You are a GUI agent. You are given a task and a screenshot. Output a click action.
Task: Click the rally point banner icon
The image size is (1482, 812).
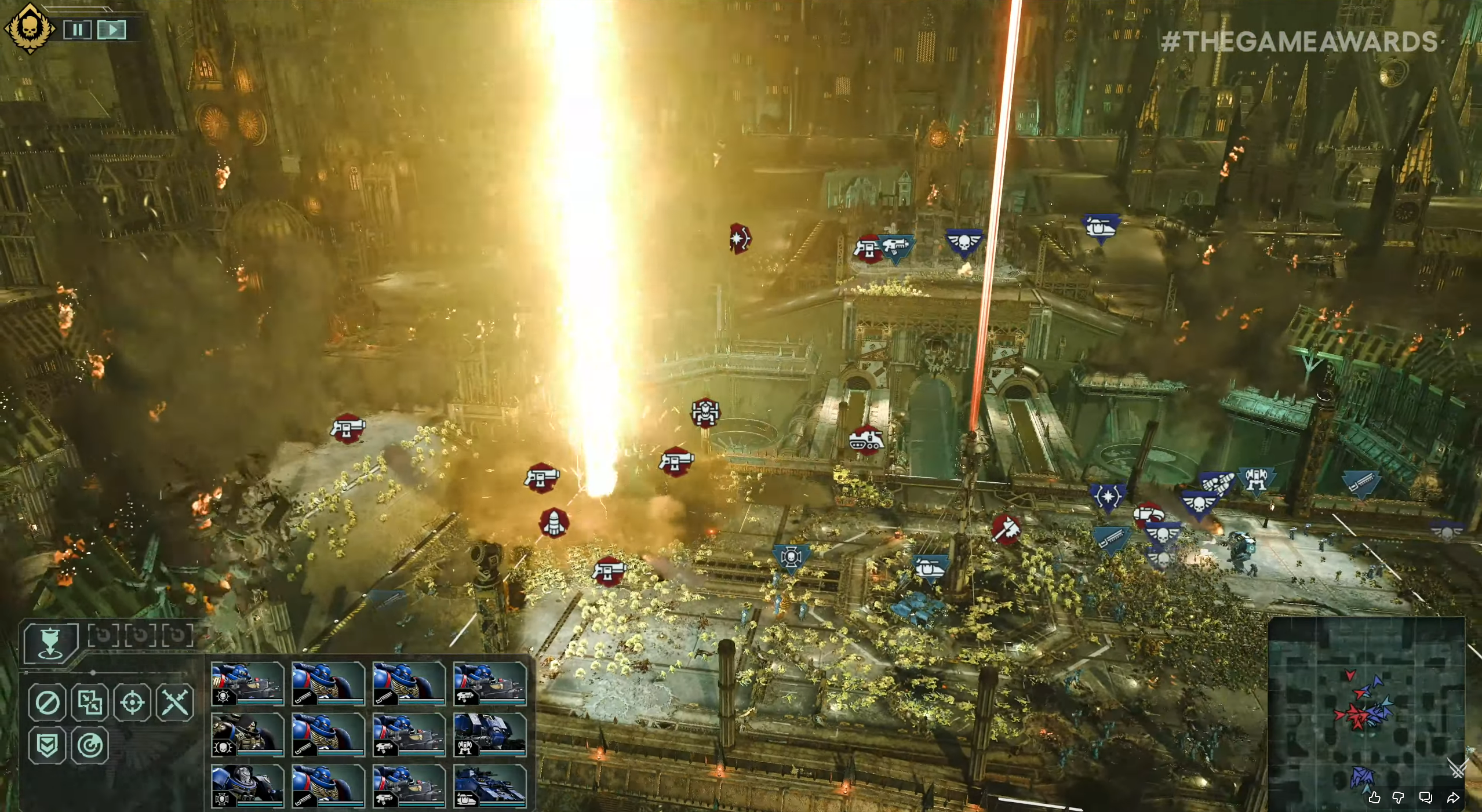tap(50, 642)
